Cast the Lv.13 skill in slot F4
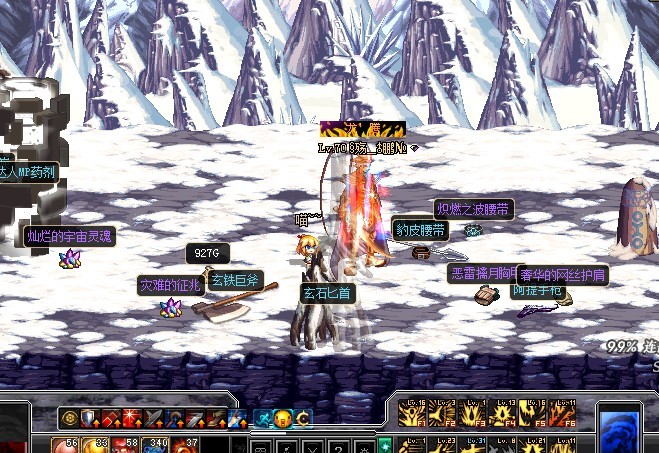The image size is (659, 453). point(503,412)
